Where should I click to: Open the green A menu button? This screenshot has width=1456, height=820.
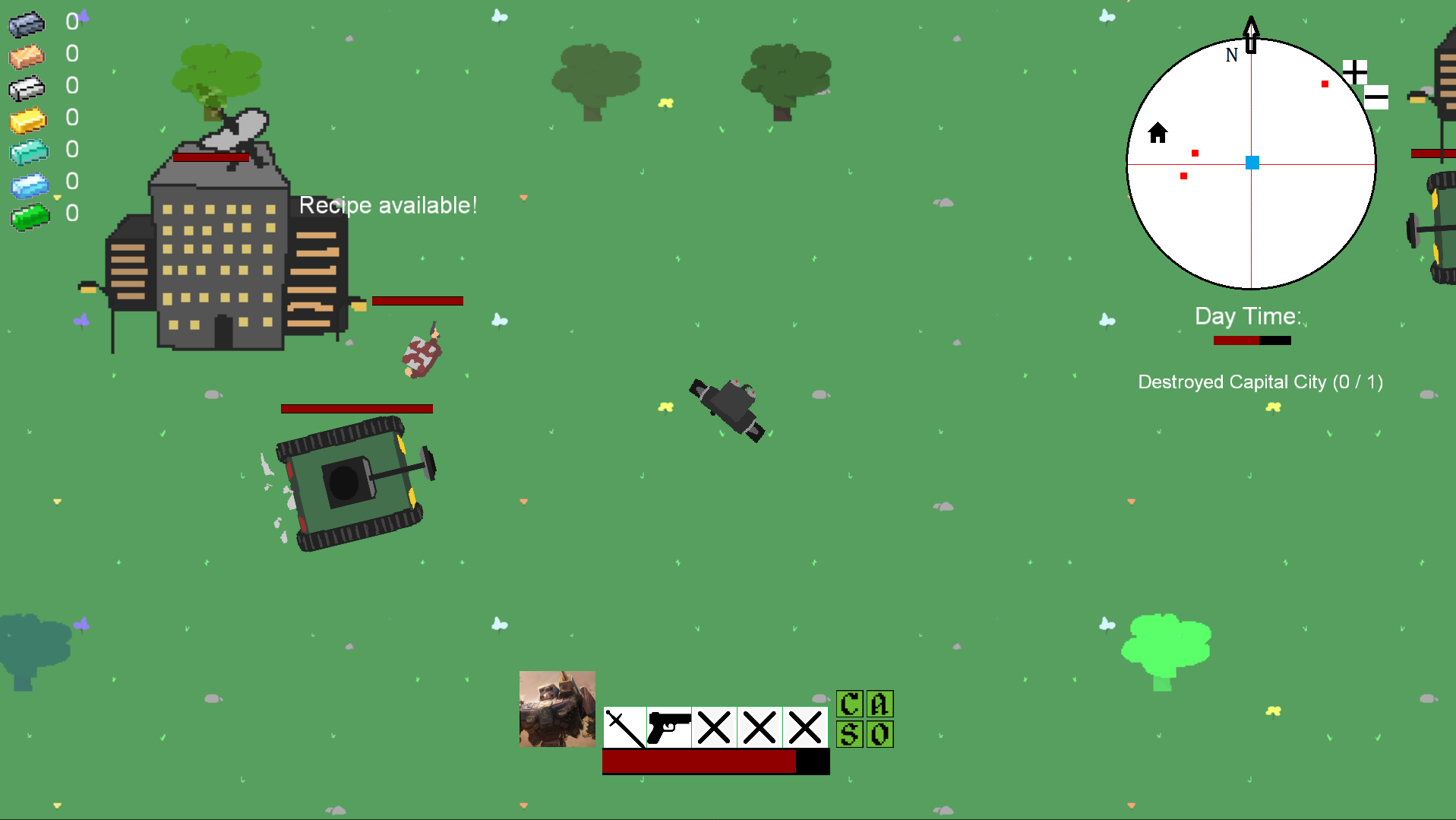[880, 704]
